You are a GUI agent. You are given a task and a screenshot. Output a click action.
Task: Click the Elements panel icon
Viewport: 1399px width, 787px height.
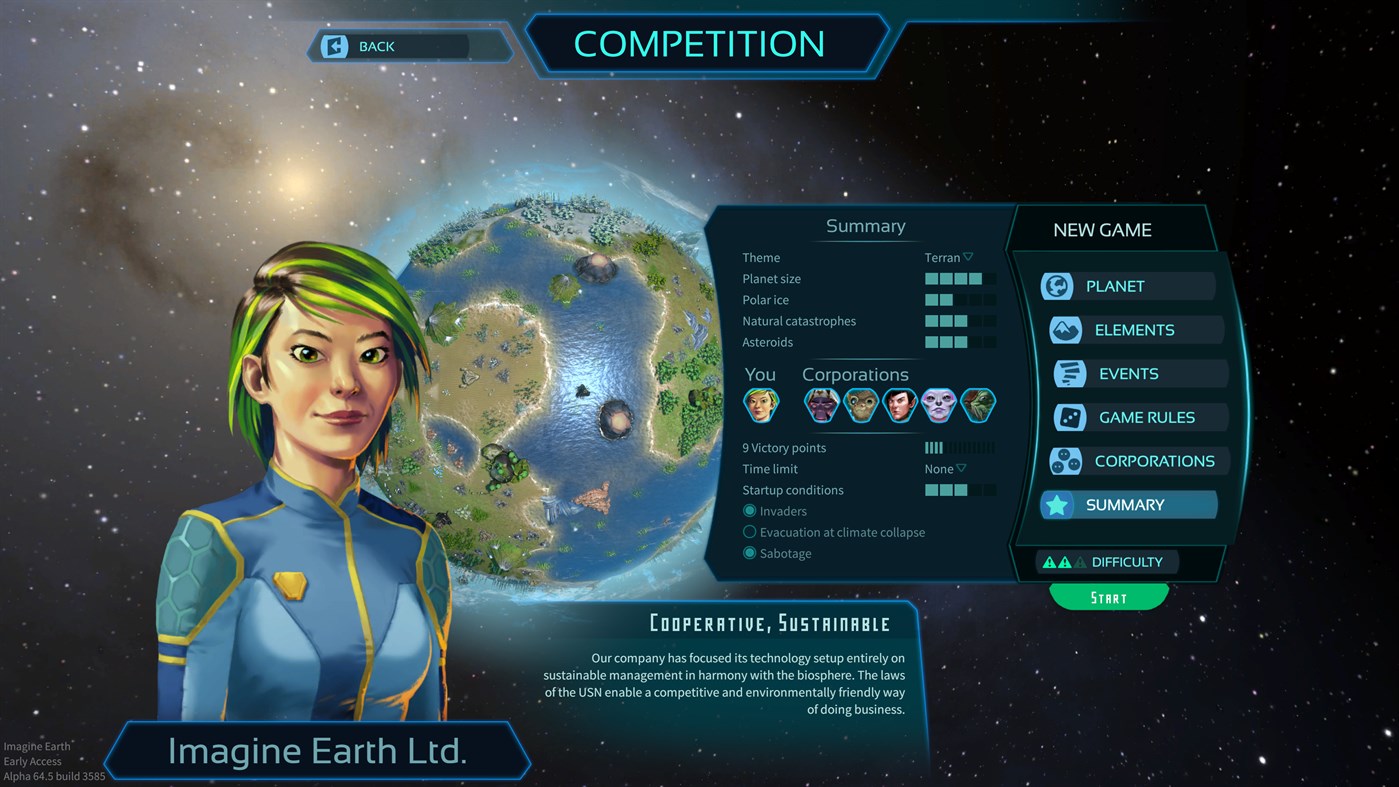click(1065, 329)
